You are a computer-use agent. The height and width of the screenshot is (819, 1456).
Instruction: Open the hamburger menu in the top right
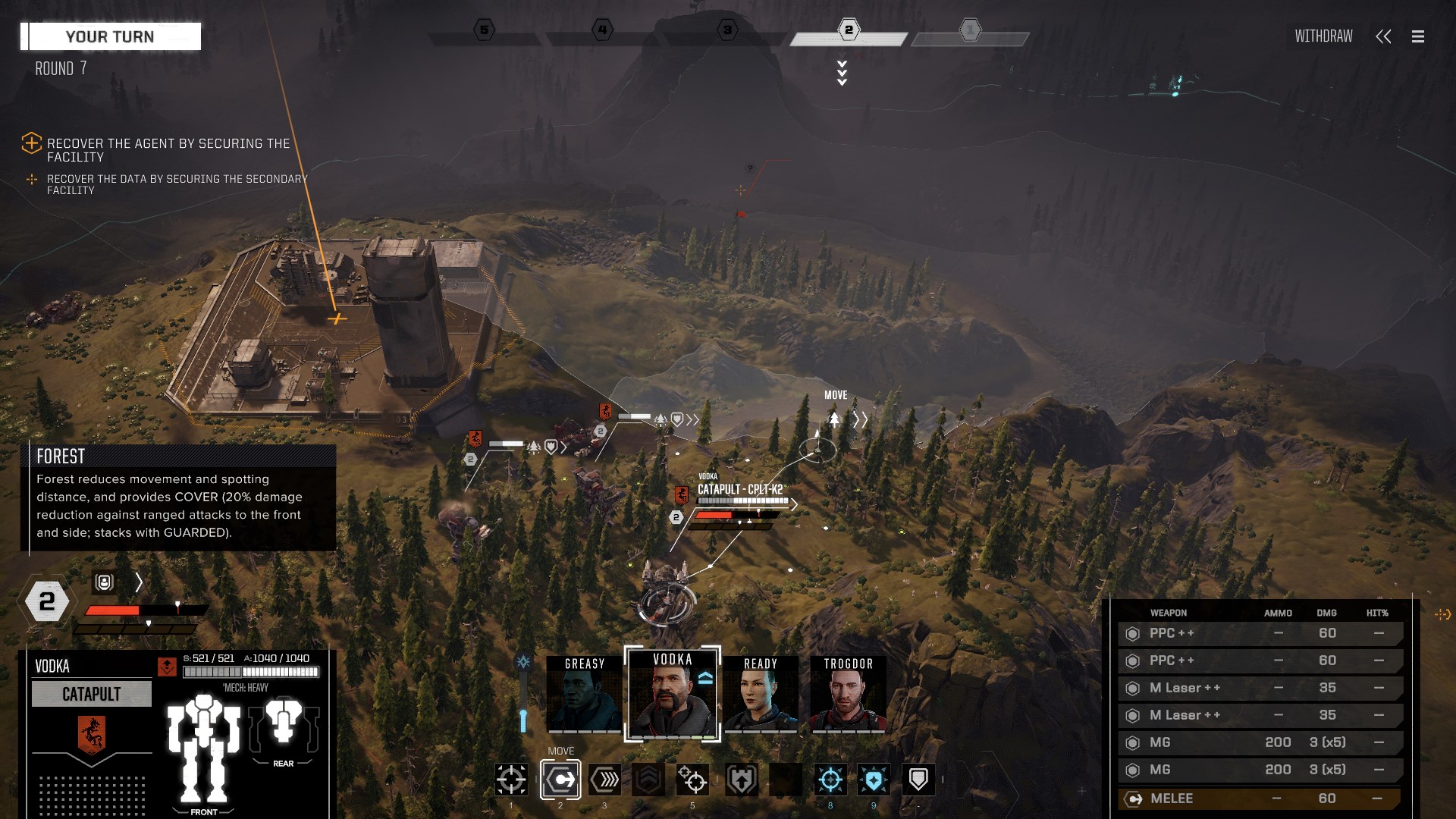[x=1417, y=36]
